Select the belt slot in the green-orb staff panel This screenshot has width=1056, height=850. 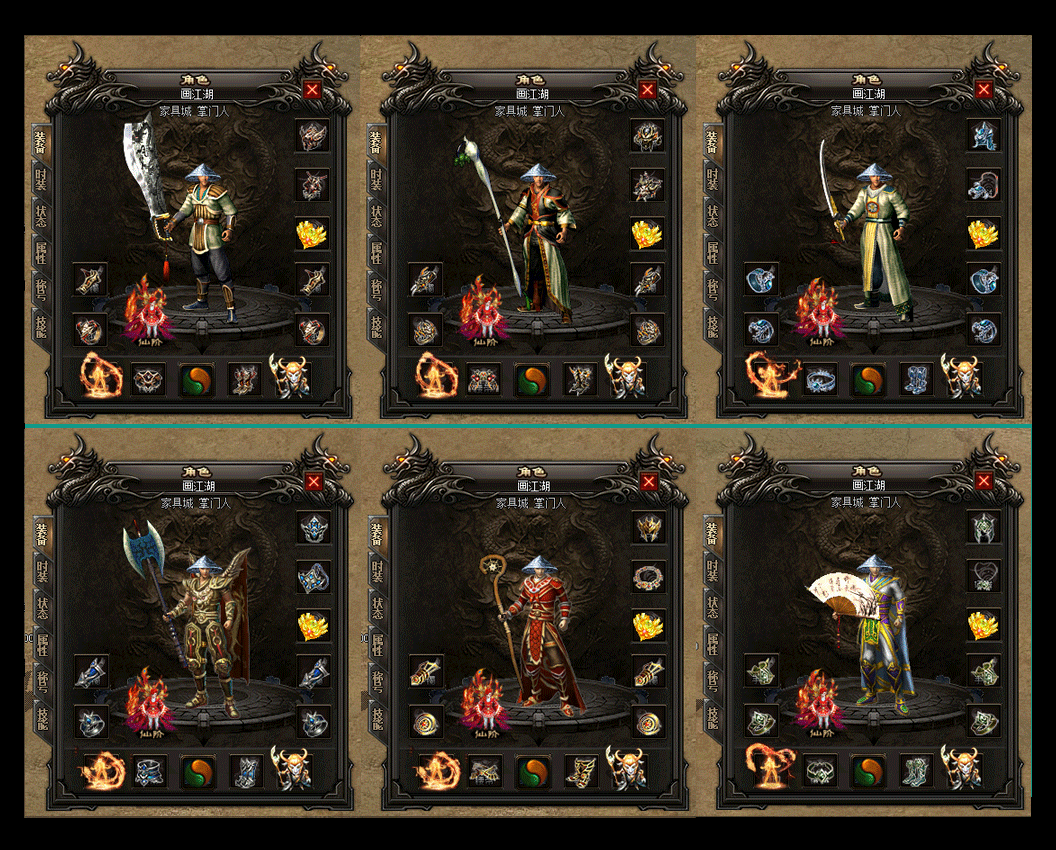pyautogui.click(x=484, y=379)
